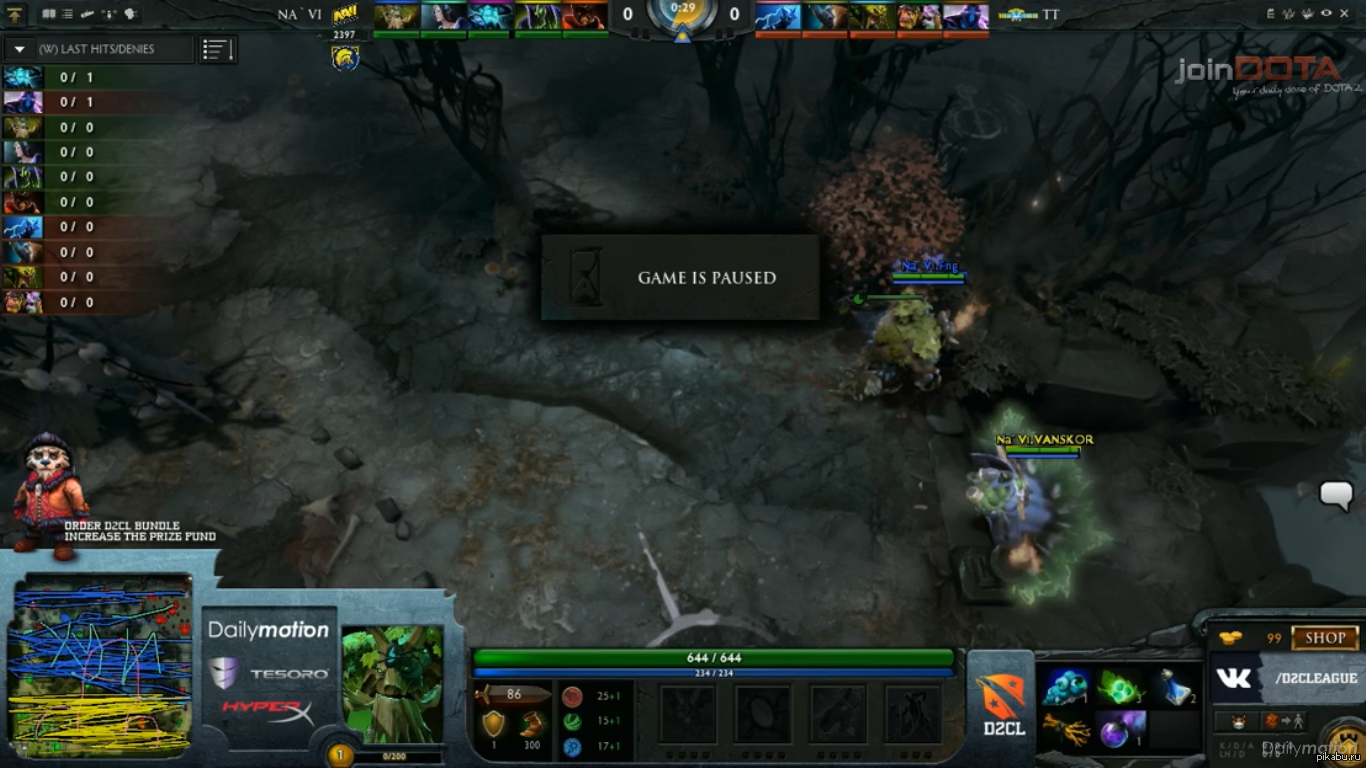The width and height of the screenshot is (1366, 768).
Task: Use the green Tango item
Action: [x=1121, y=687]
